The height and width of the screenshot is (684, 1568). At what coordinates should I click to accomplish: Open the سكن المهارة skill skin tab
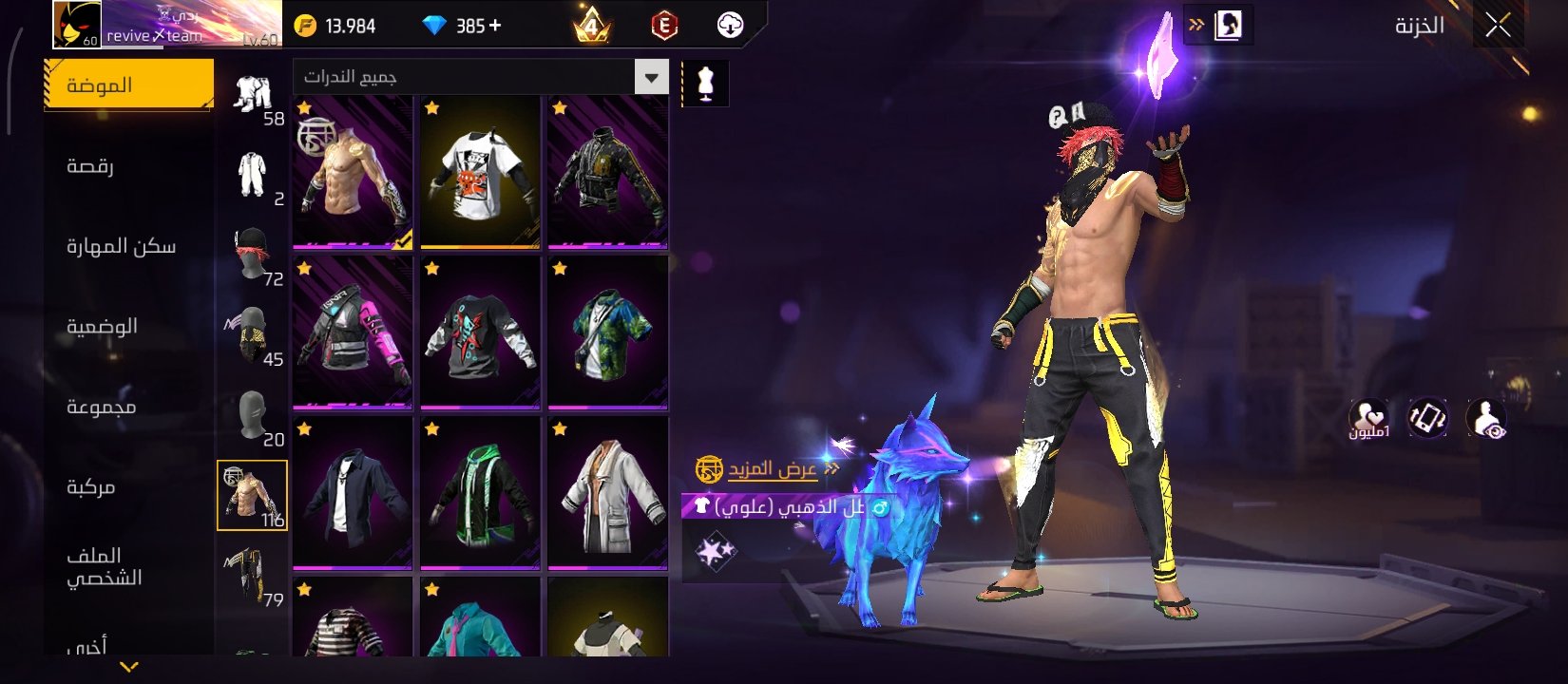[x=121, y=247]
